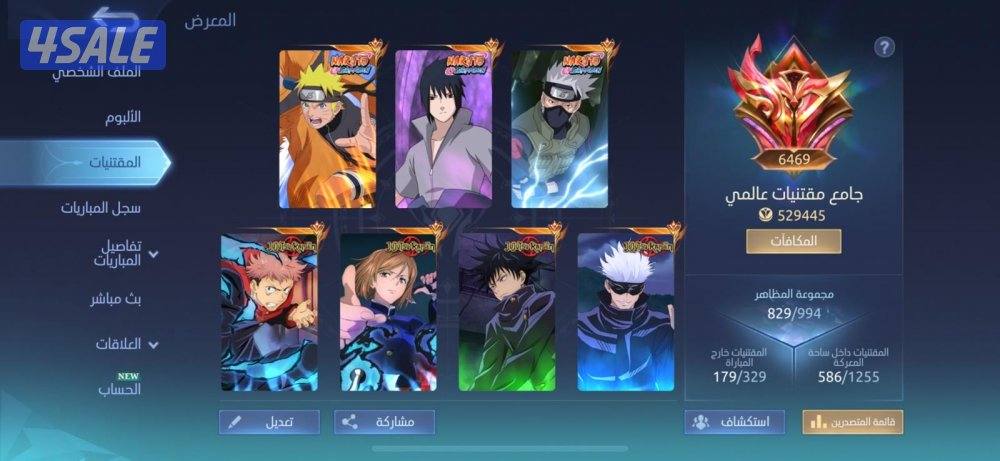Select the Sasuke skin card

pyautogui.click(x=443, y=129)
